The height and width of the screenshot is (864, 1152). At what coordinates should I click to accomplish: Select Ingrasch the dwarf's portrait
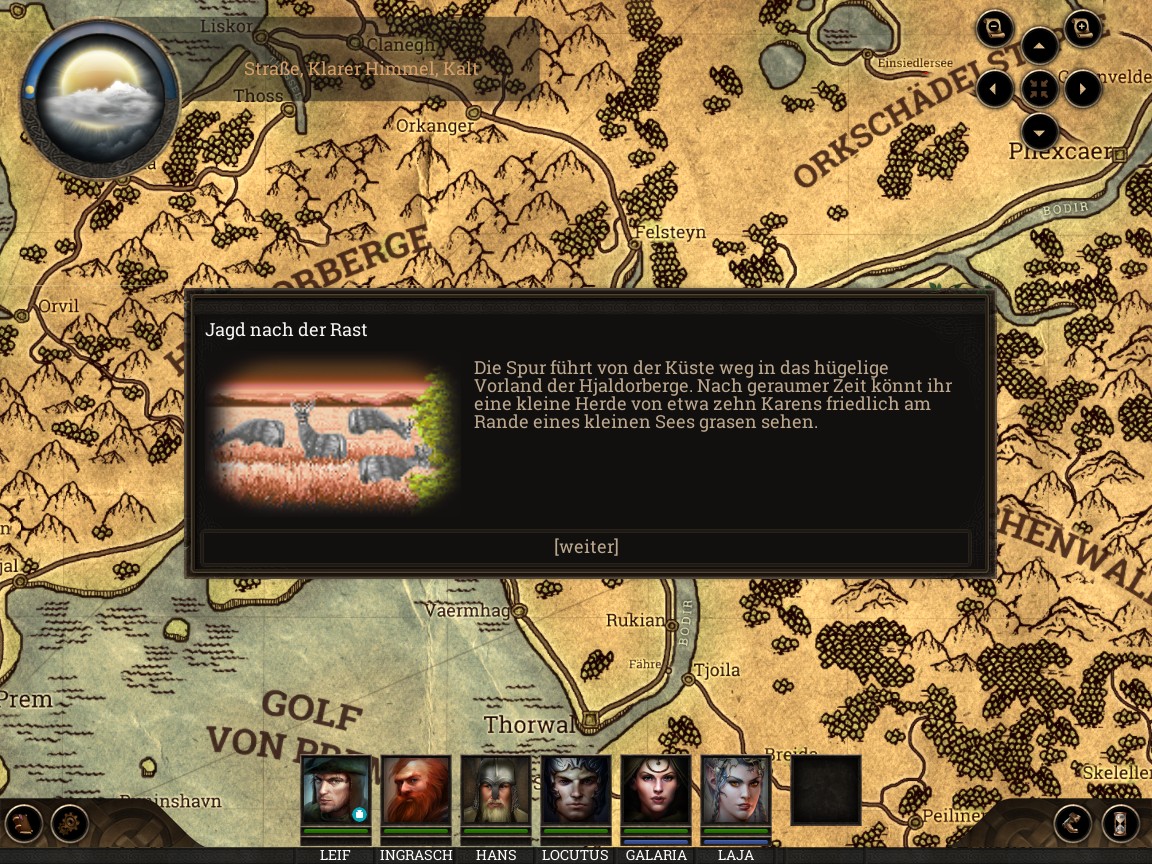[416, 790]
